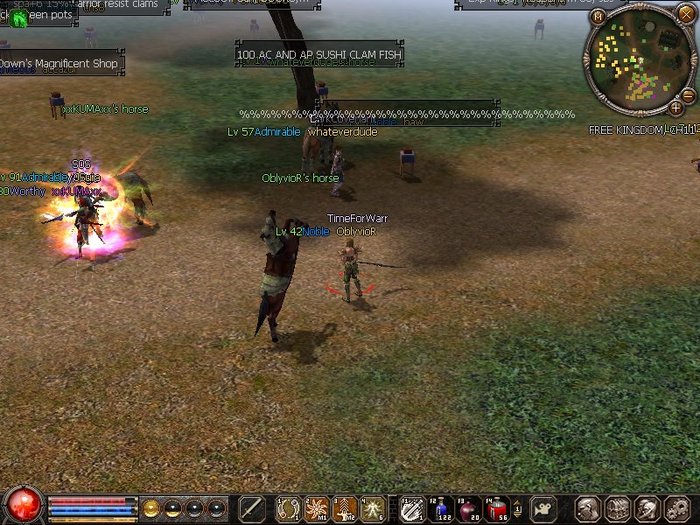Open the world map with the M button
Image resolution: width=700 pixels, height=525 pixels.
(x=598, y=16)
